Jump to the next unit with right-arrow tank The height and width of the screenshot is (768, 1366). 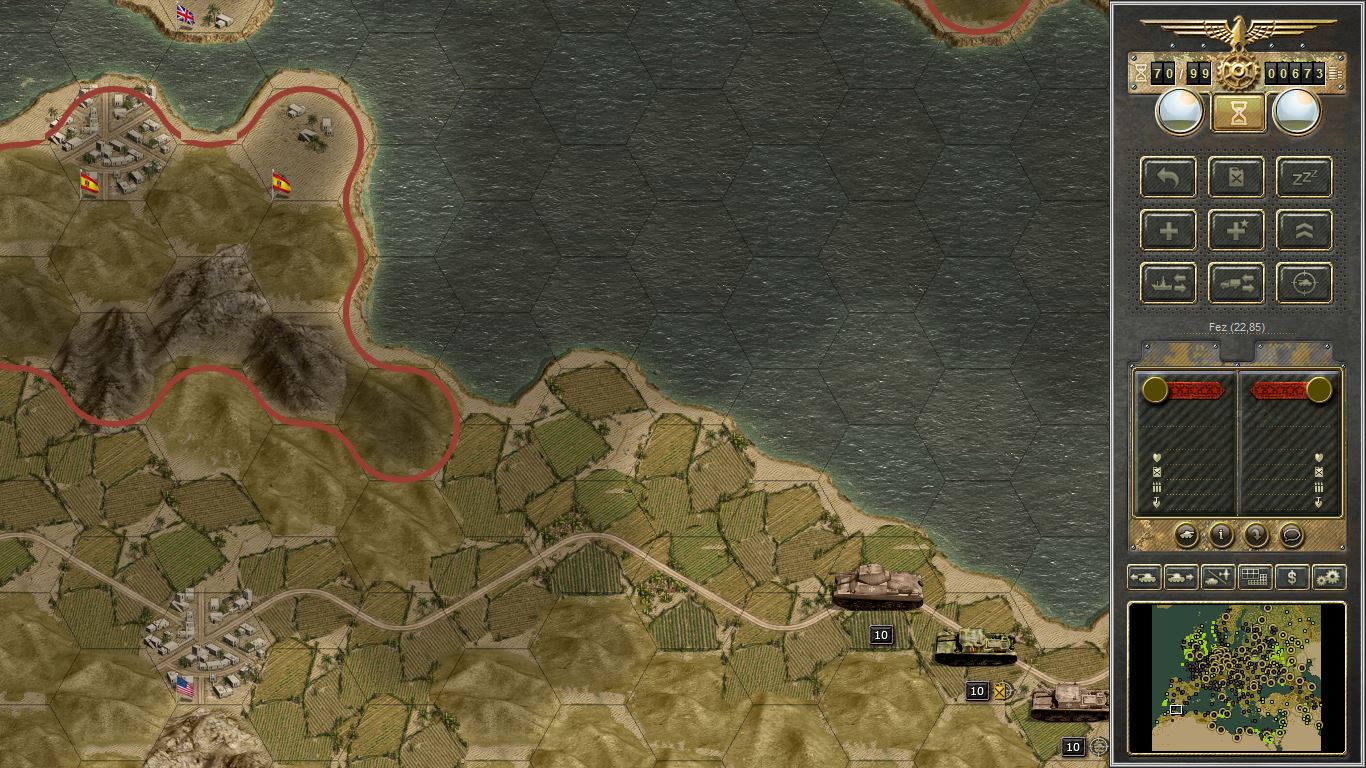1181,577
